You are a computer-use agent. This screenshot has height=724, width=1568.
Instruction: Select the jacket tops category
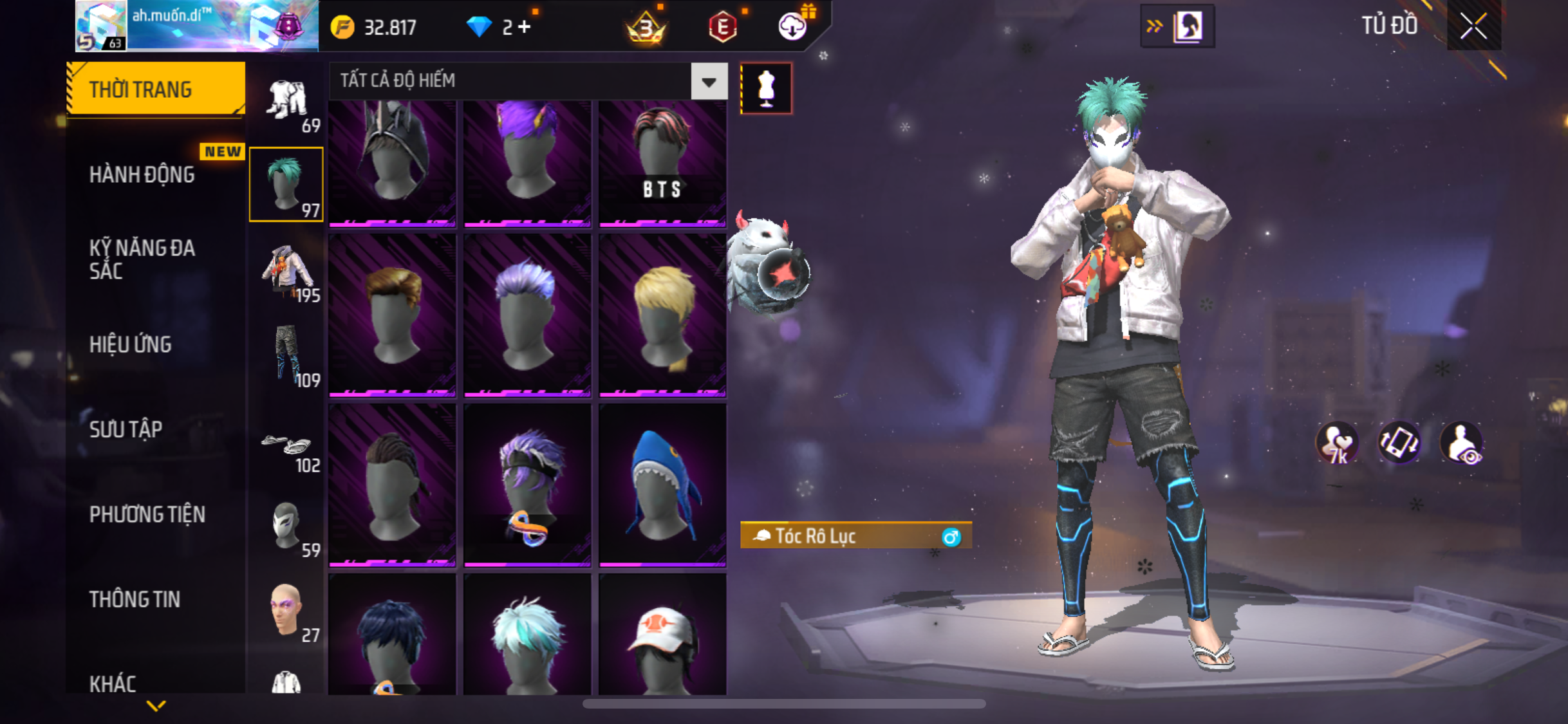(286, 272)
